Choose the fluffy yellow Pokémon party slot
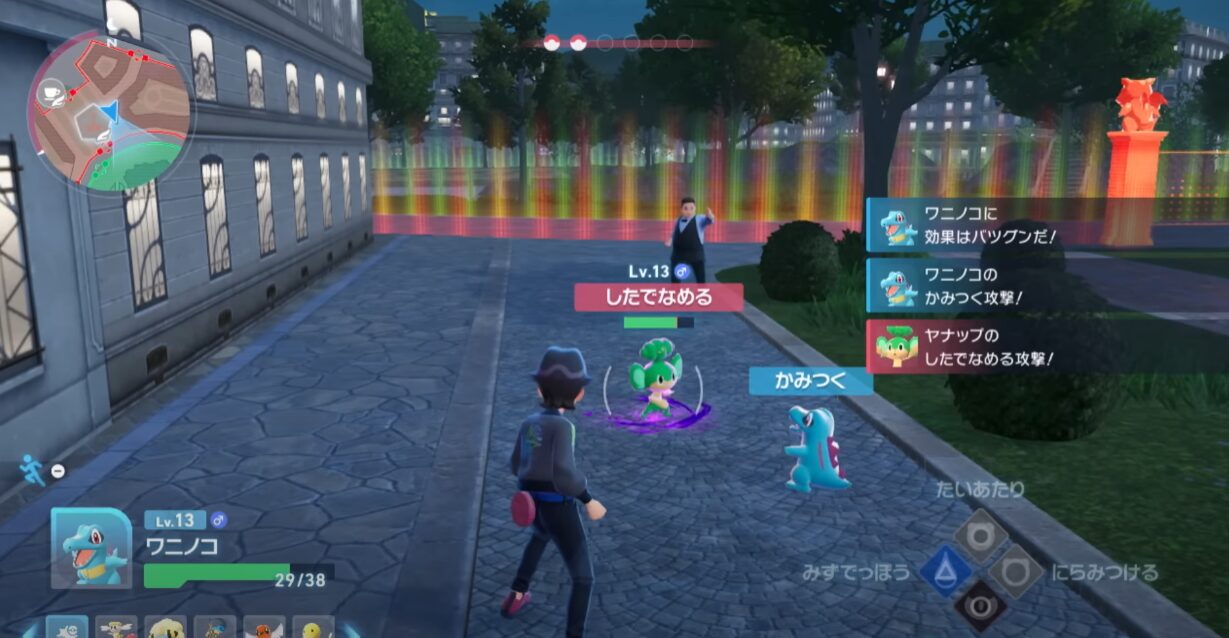This screenshot has height=638, width=1229. click(166, 628)
